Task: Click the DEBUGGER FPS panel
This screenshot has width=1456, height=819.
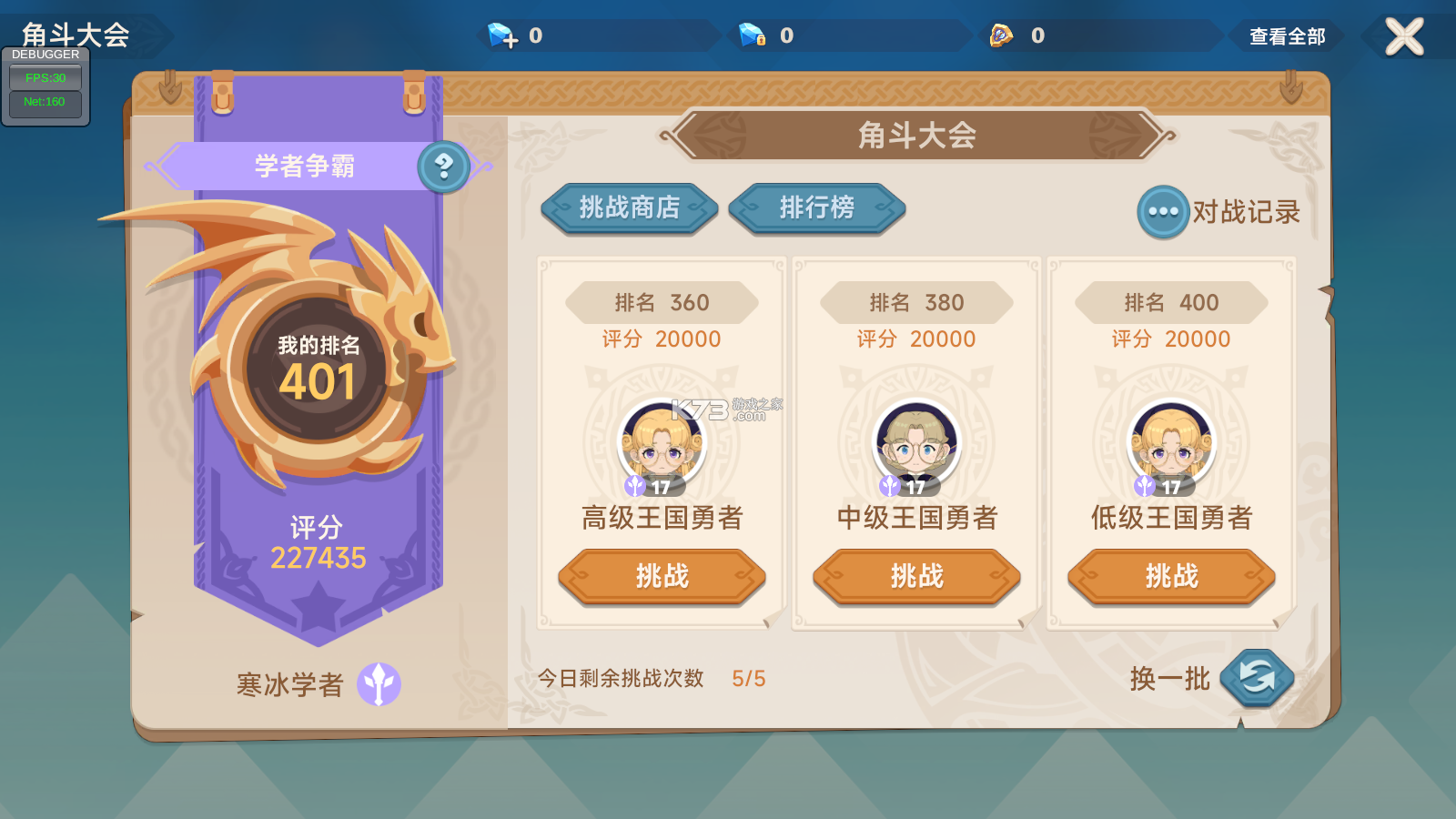Action: (45, 77)
